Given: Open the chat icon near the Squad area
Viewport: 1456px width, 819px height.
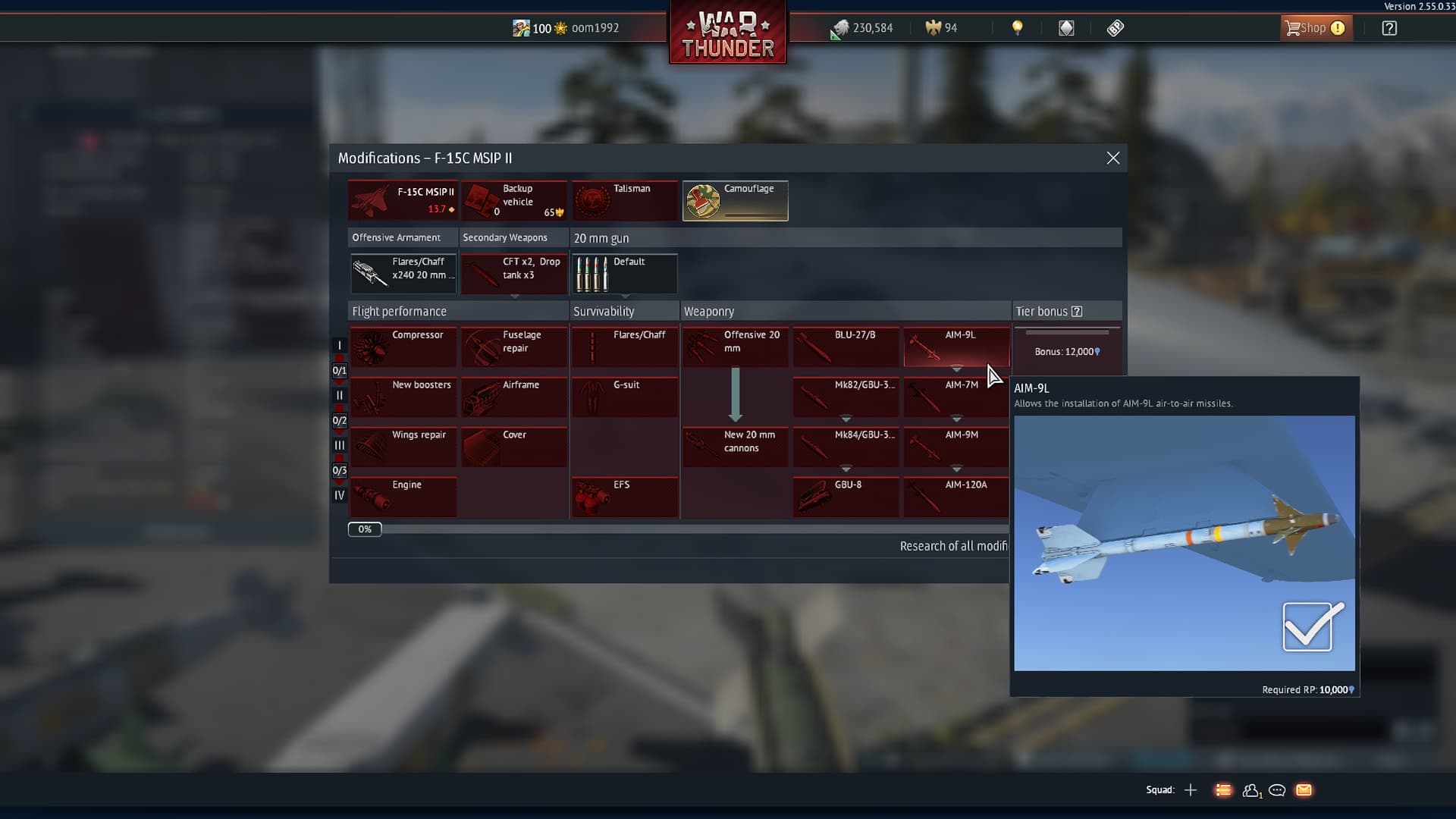Looking at the screenshot, I should [x=1277, y=790].
